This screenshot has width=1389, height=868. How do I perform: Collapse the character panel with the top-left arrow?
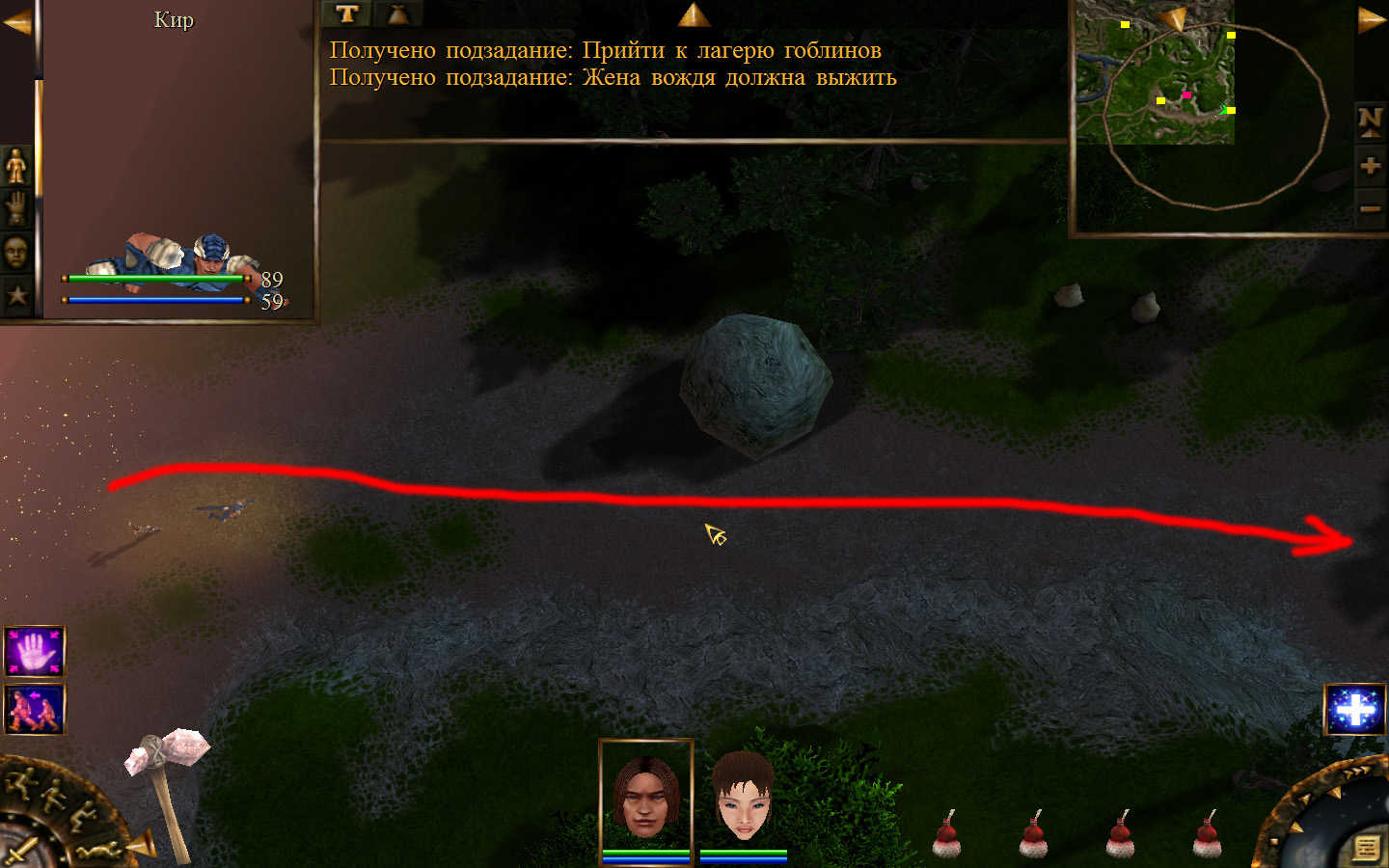coord(16,21)
